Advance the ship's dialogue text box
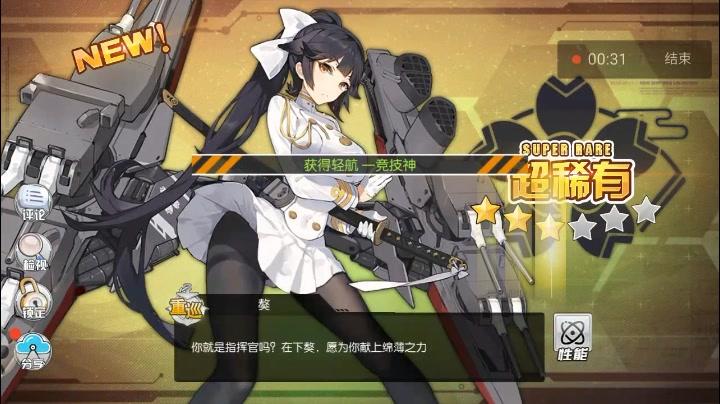The height and width of the screenshot is (404, 720). click(x=360, y=346)
